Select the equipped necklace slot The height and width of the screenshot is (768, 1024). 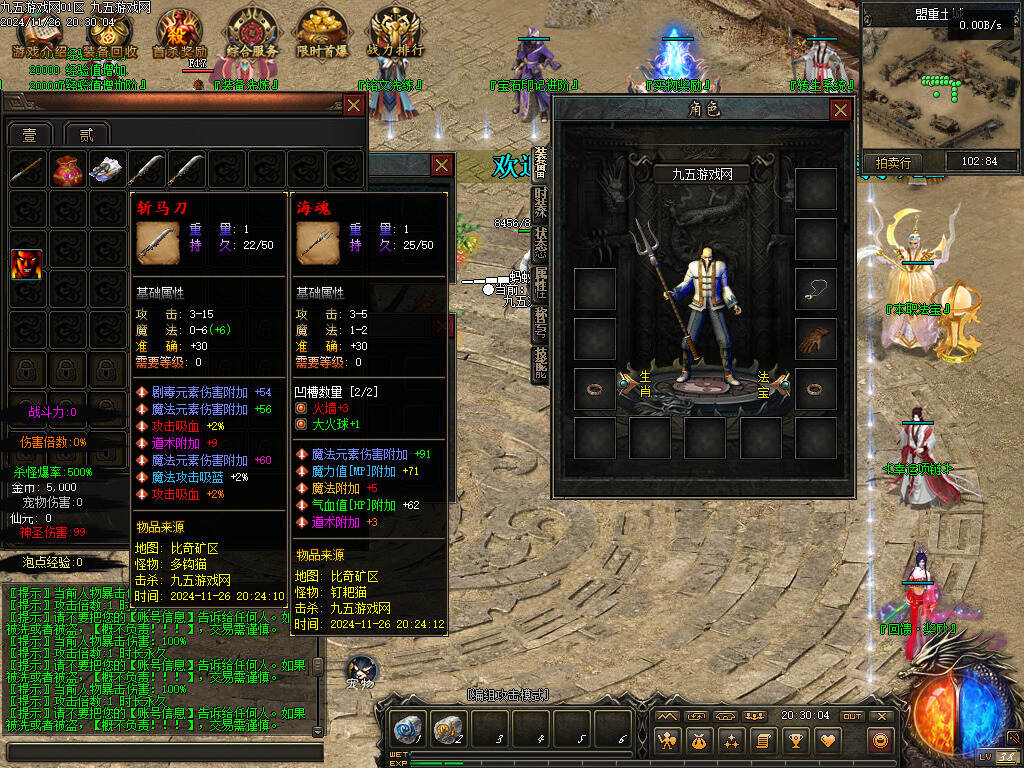coord(815,289)
